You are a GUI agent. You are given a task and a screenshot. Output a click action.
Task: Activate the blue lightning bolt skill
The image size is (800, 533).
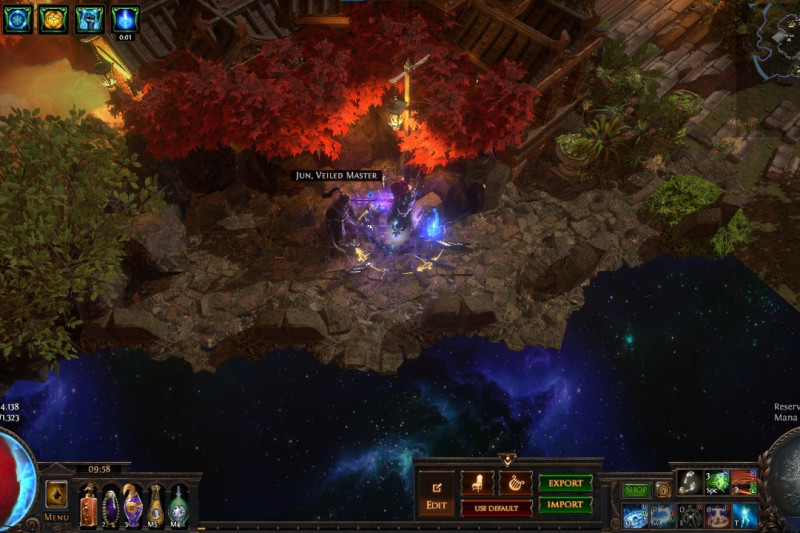743,516
